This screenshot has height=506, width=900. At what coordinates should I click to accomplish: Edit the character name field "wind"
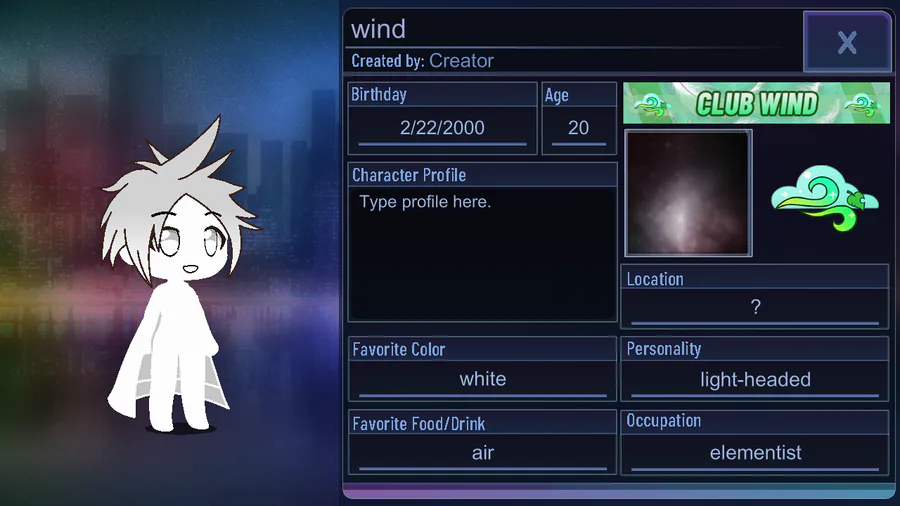point(570,29)
